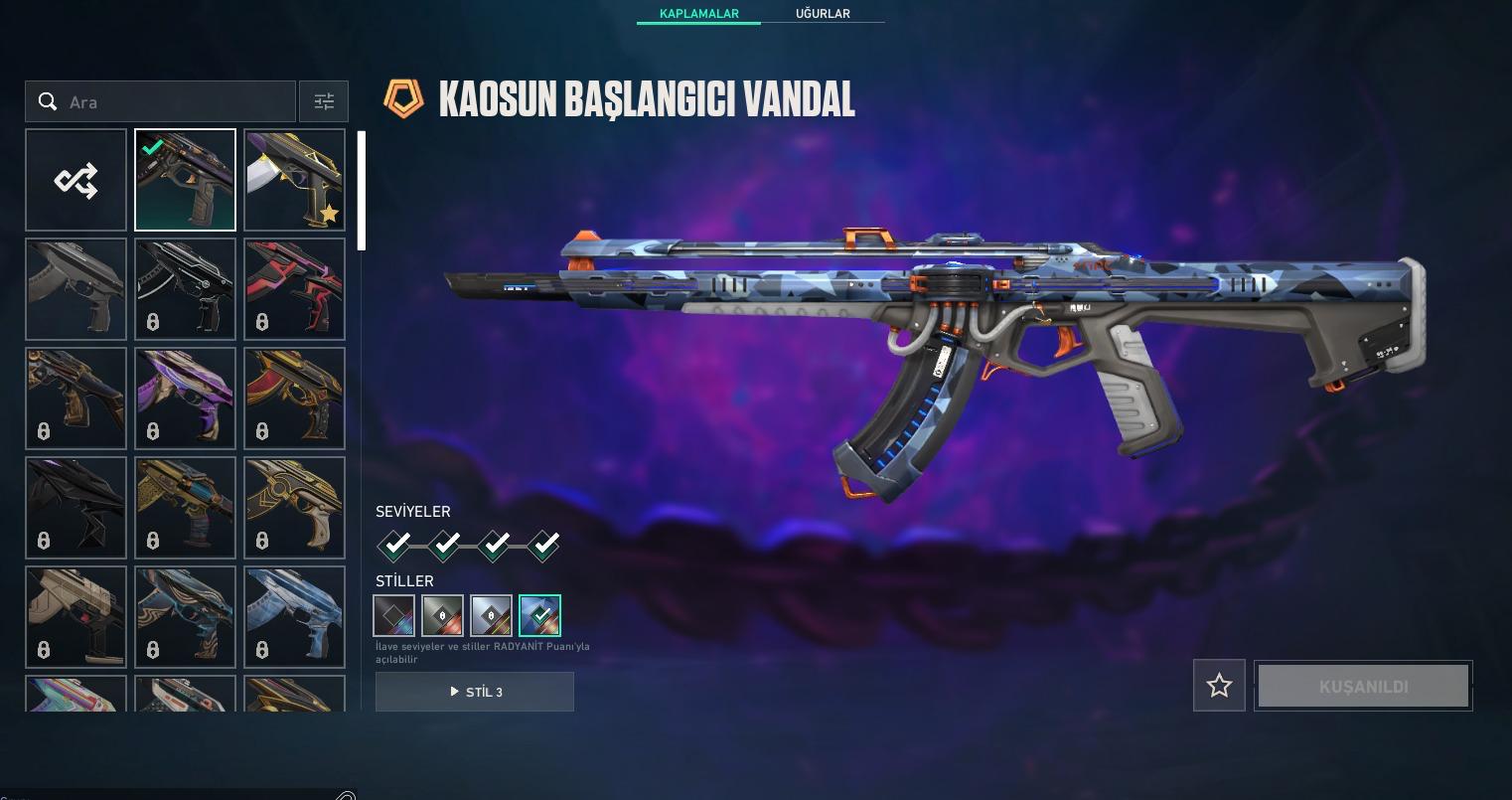Click the magnifying glass search icon
Viewport: 1512px width, 800px height.
tap(48, 100)
